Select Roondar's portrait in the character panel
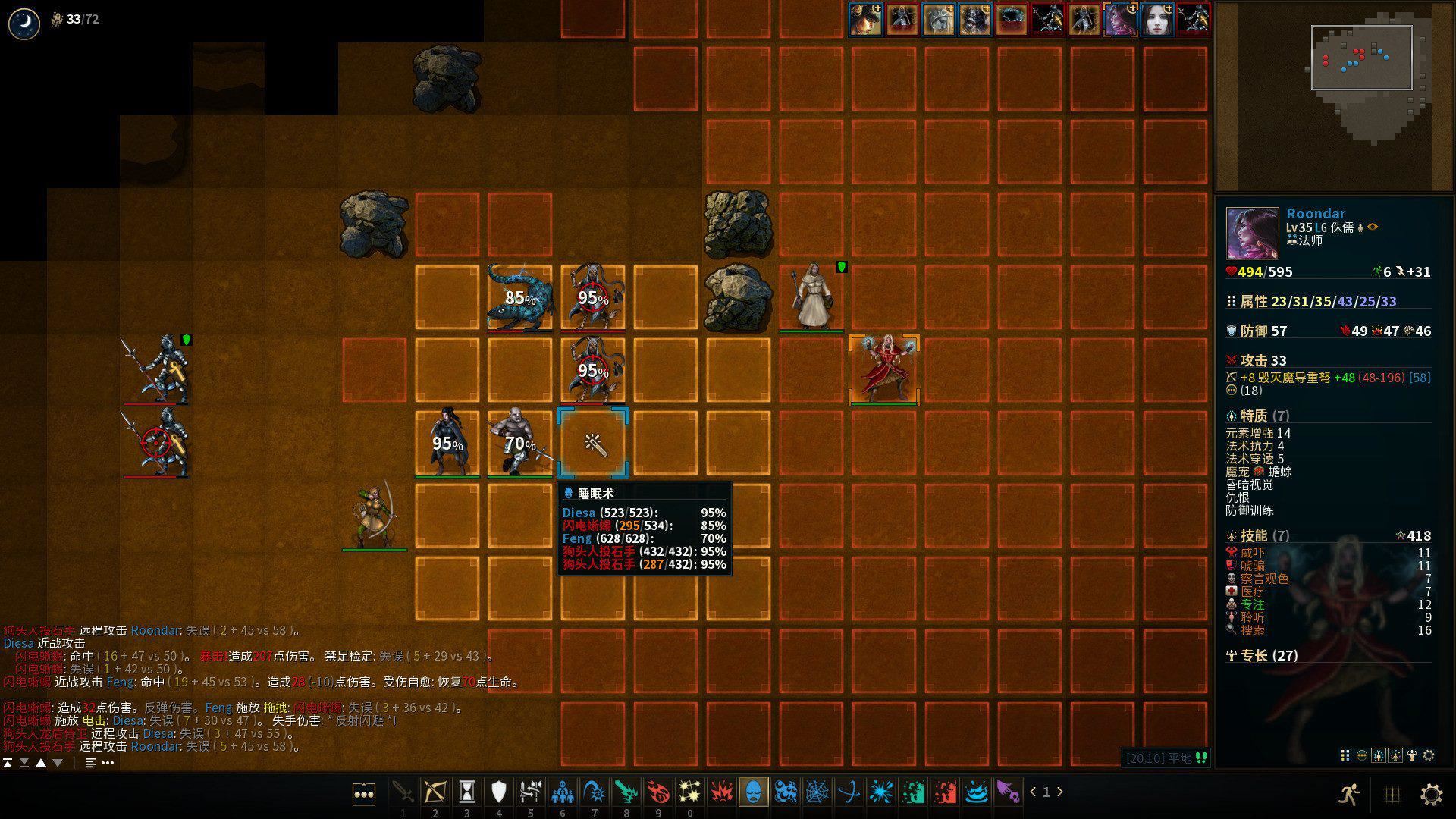This screenshot has width=1456, height=819. pos(1251,233)
